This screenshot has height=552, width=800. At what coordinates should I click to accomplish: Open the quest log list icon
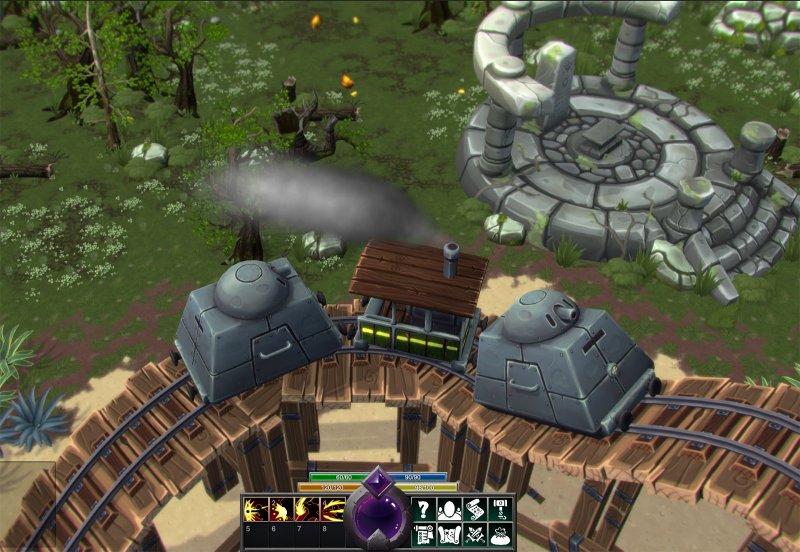[x=424, y=535]
